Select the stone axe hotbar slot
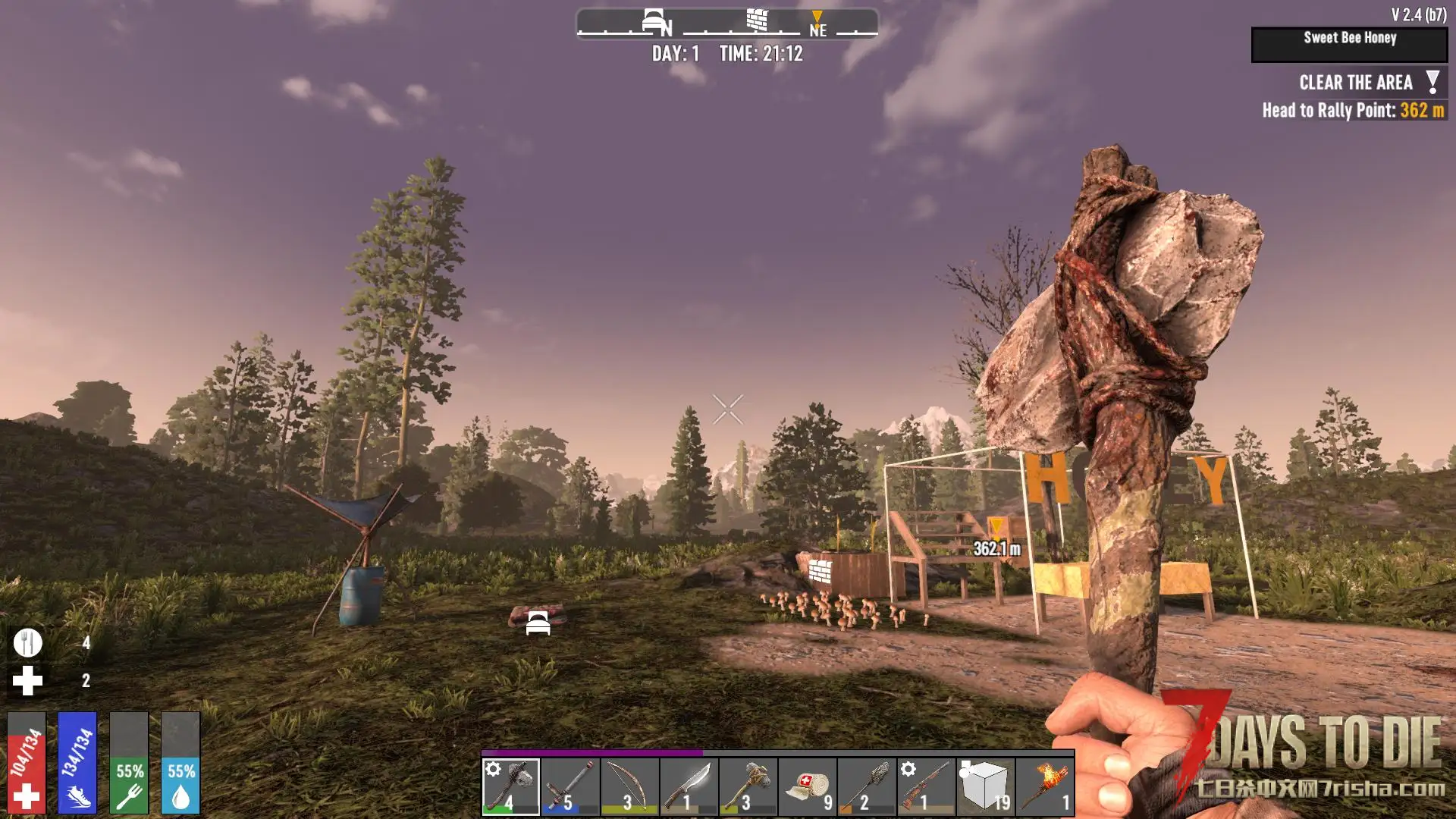 (511, 786)
